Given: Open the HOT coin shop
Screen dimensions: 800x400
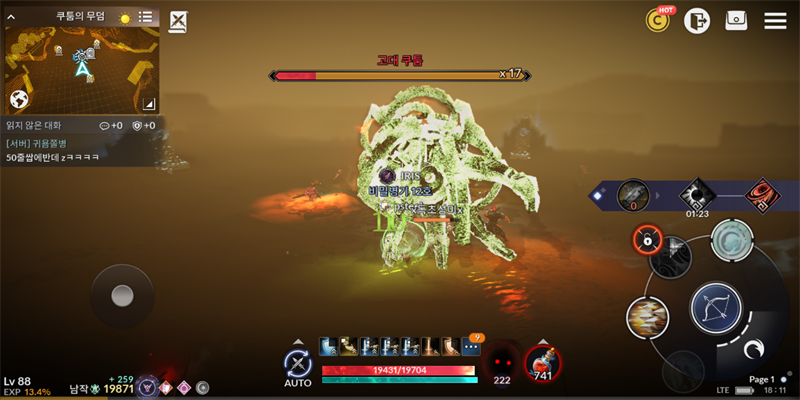Looking at the screenshot, I should [659, 19].
